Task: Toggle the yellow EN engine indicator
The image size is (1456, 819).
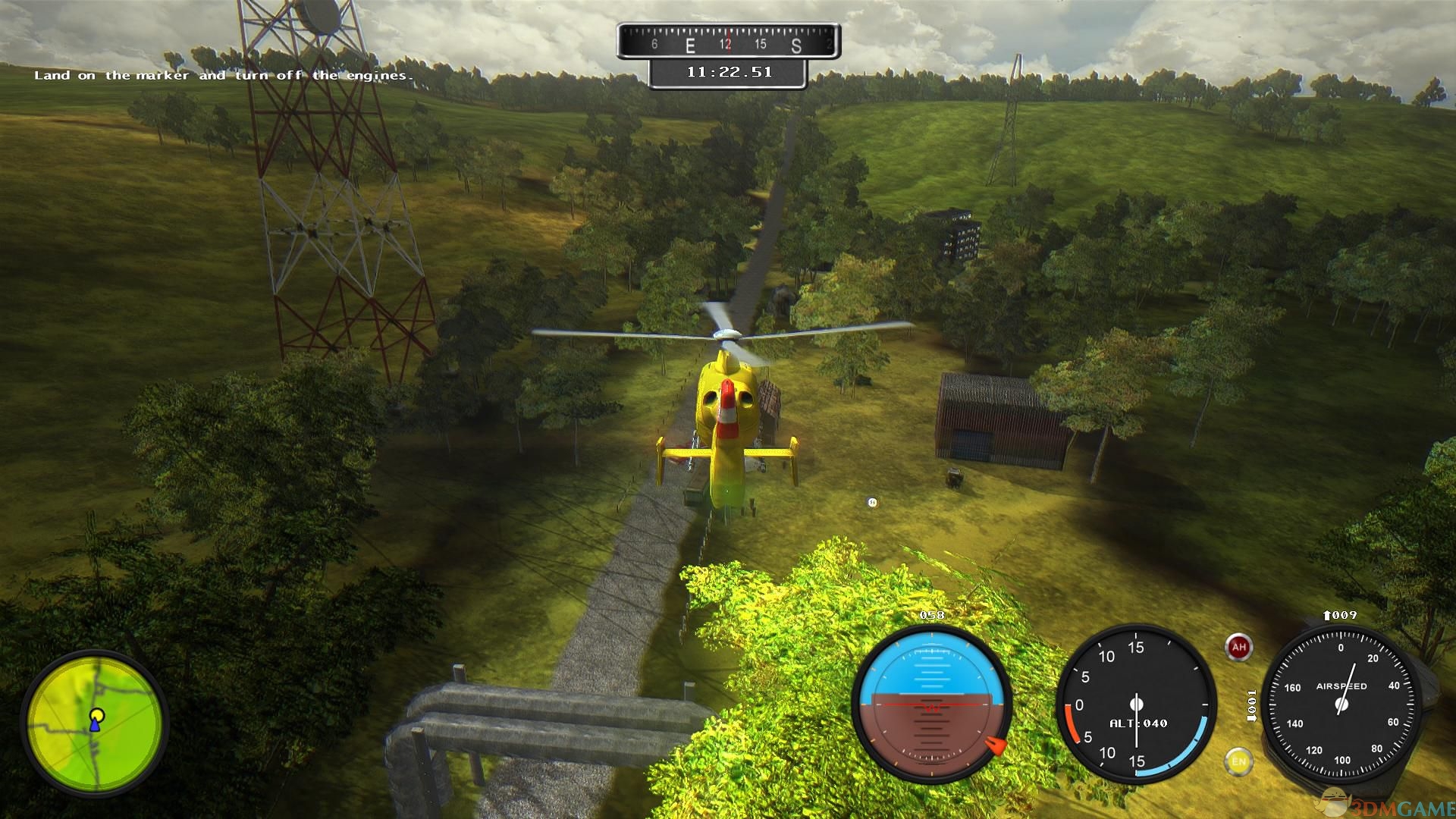Action: pos(1238,761)
